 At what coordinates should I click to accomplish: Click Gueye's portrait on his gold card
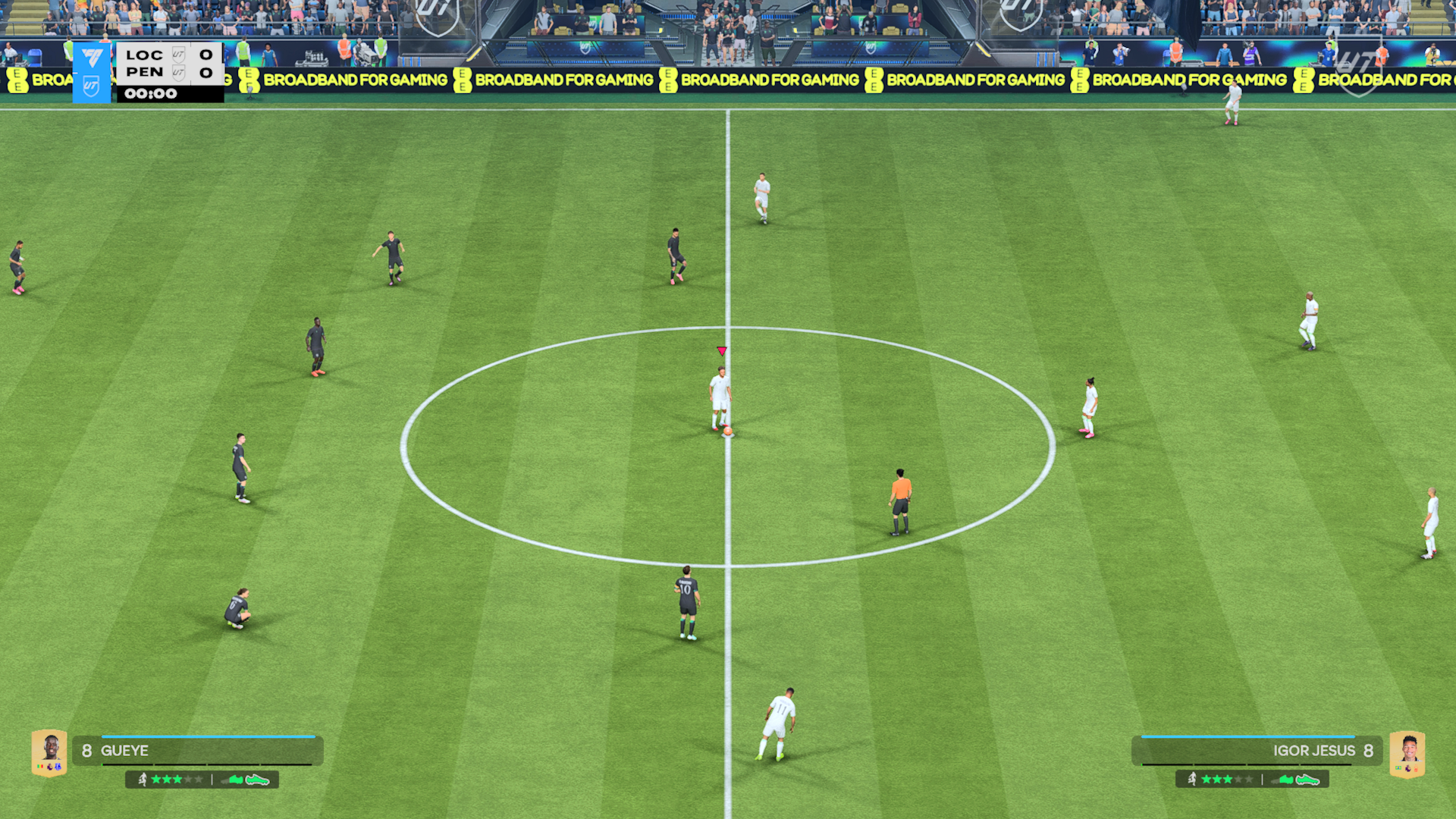(52, 746)
